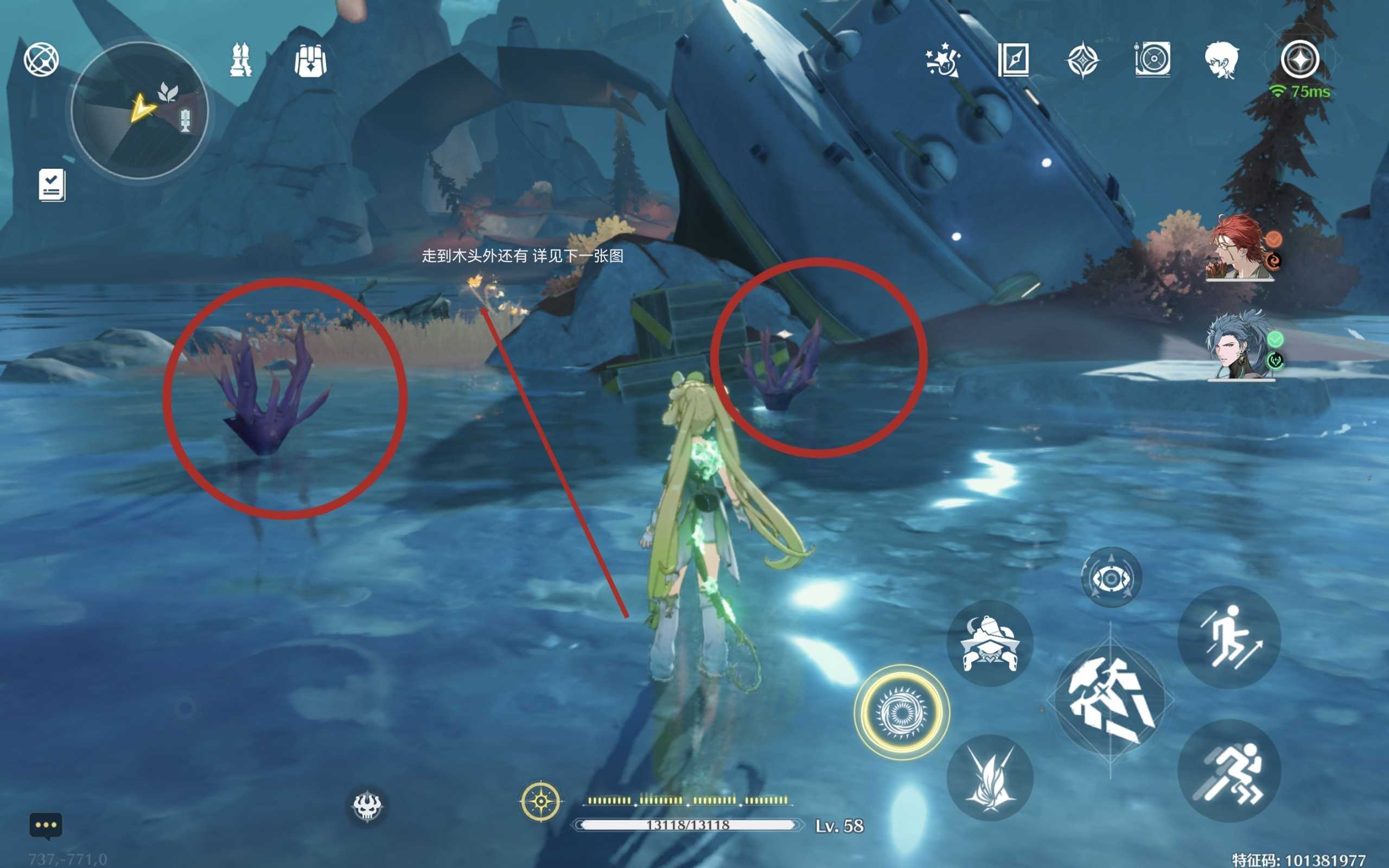Use the echo creature skill button
Screen dimensions: 1389x868
(x=990, y=644)
